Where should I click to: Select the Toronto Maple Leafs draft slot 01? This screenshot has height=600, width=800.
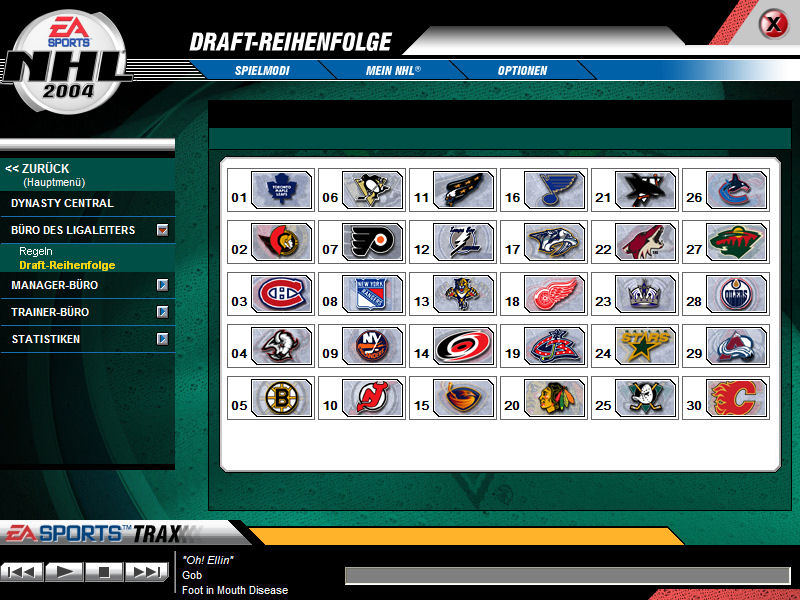[x=282, y=189]
